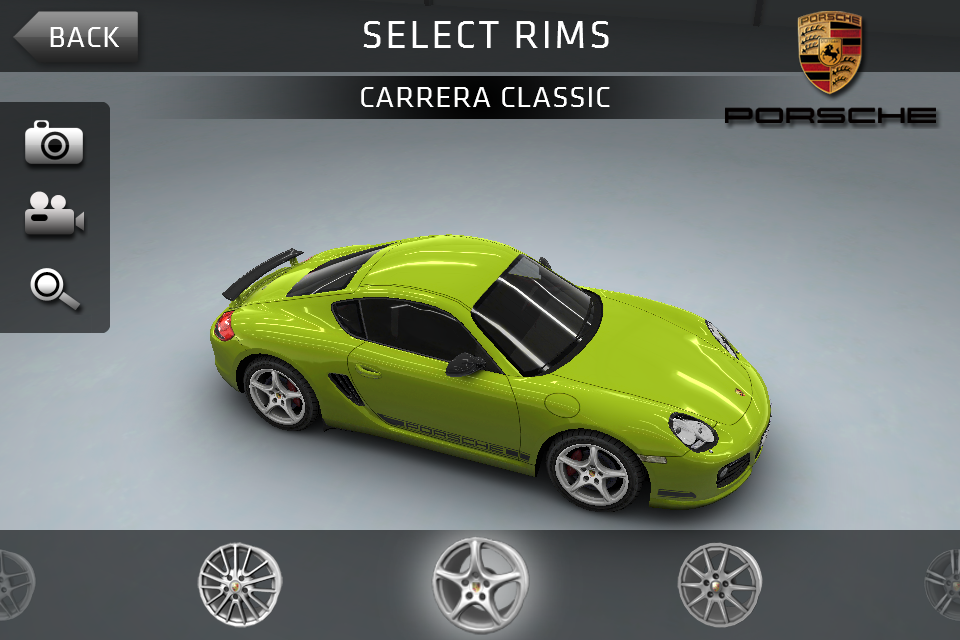Viewport: 960px width, 640px height.
Task: Go back using the BACK button
Action: tap(78, 38)
